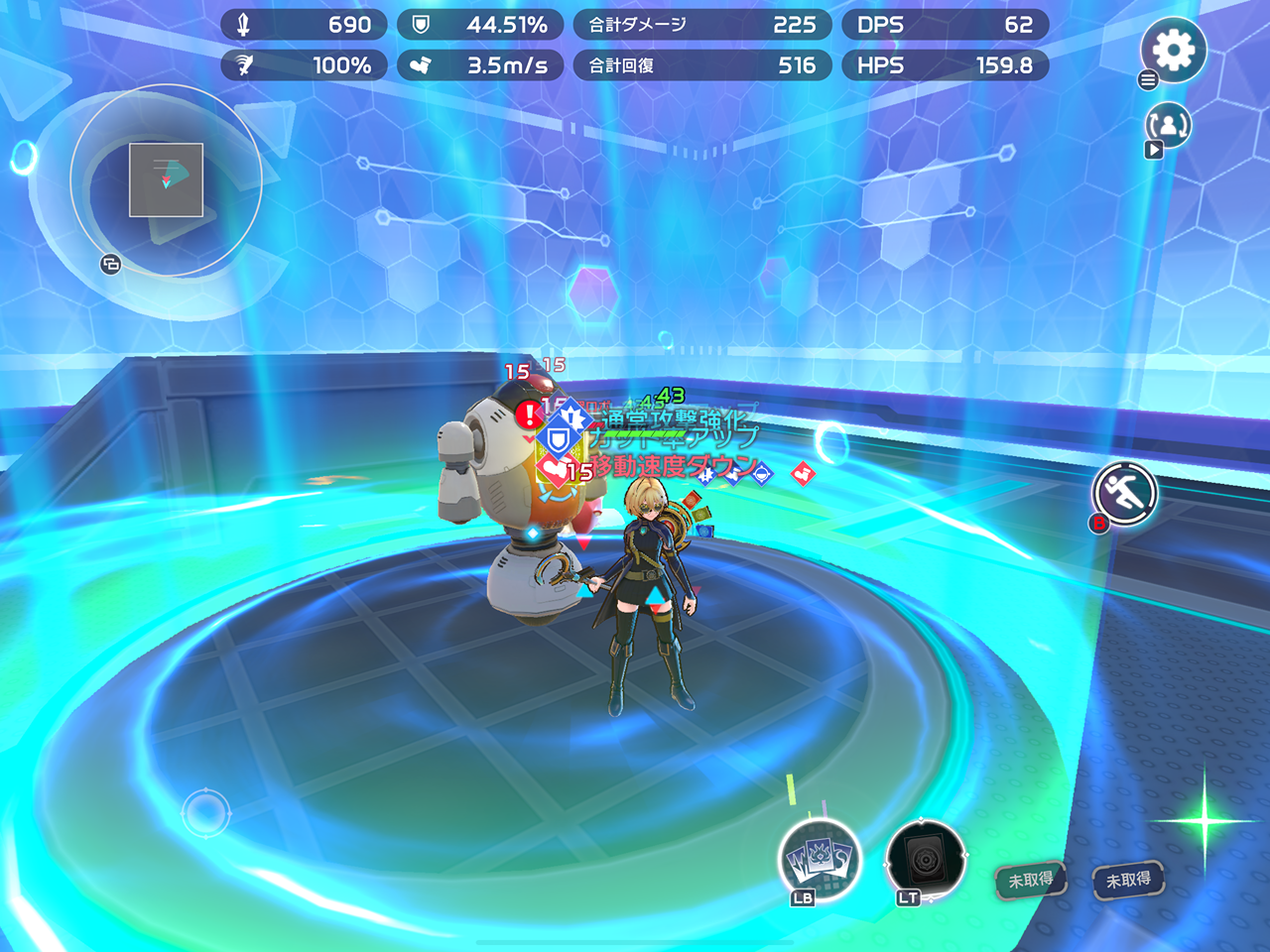The height and width of the screenshot is (952, 1270).
Task: Tap the virtual movement joystick
Action: pyautogui.click(x=205, y=813)
